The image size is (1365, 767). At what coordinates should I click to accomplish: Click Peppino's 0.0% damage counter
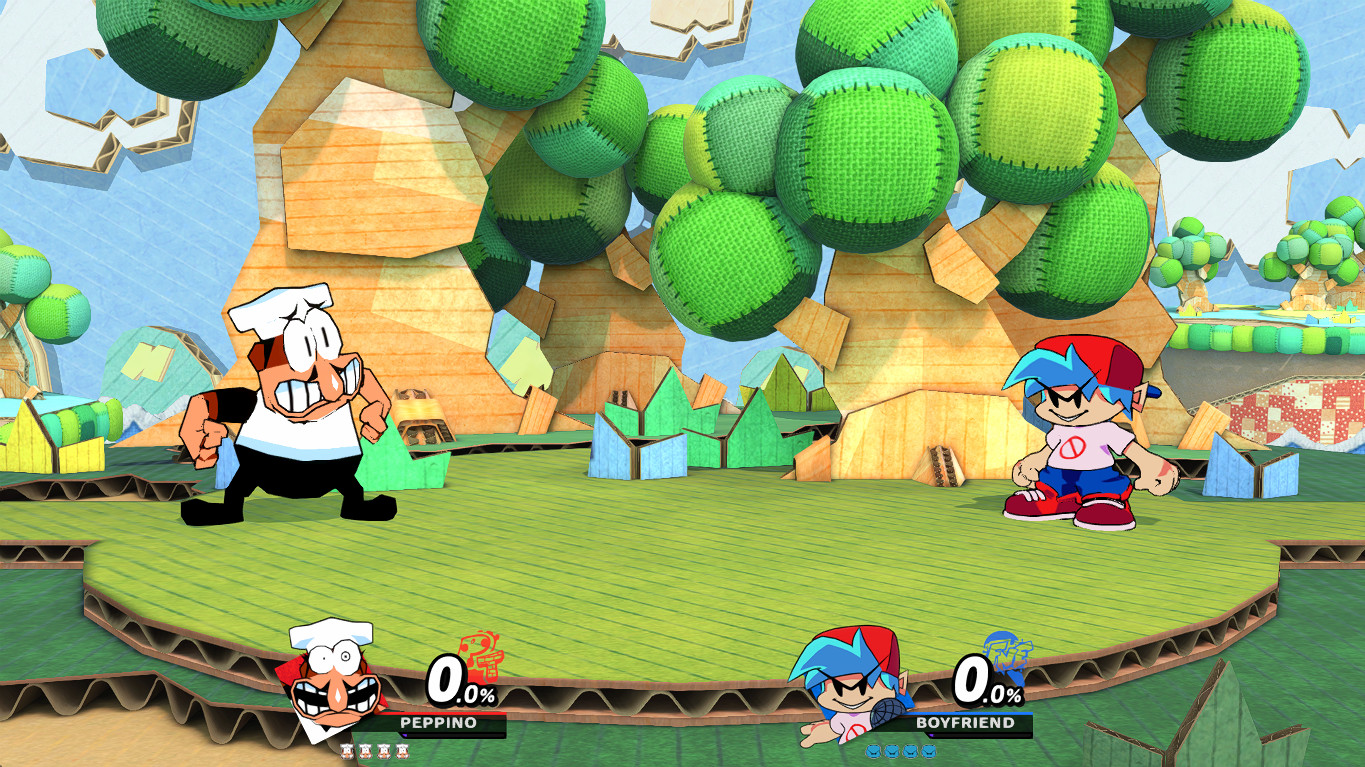(x=460, y=681)
